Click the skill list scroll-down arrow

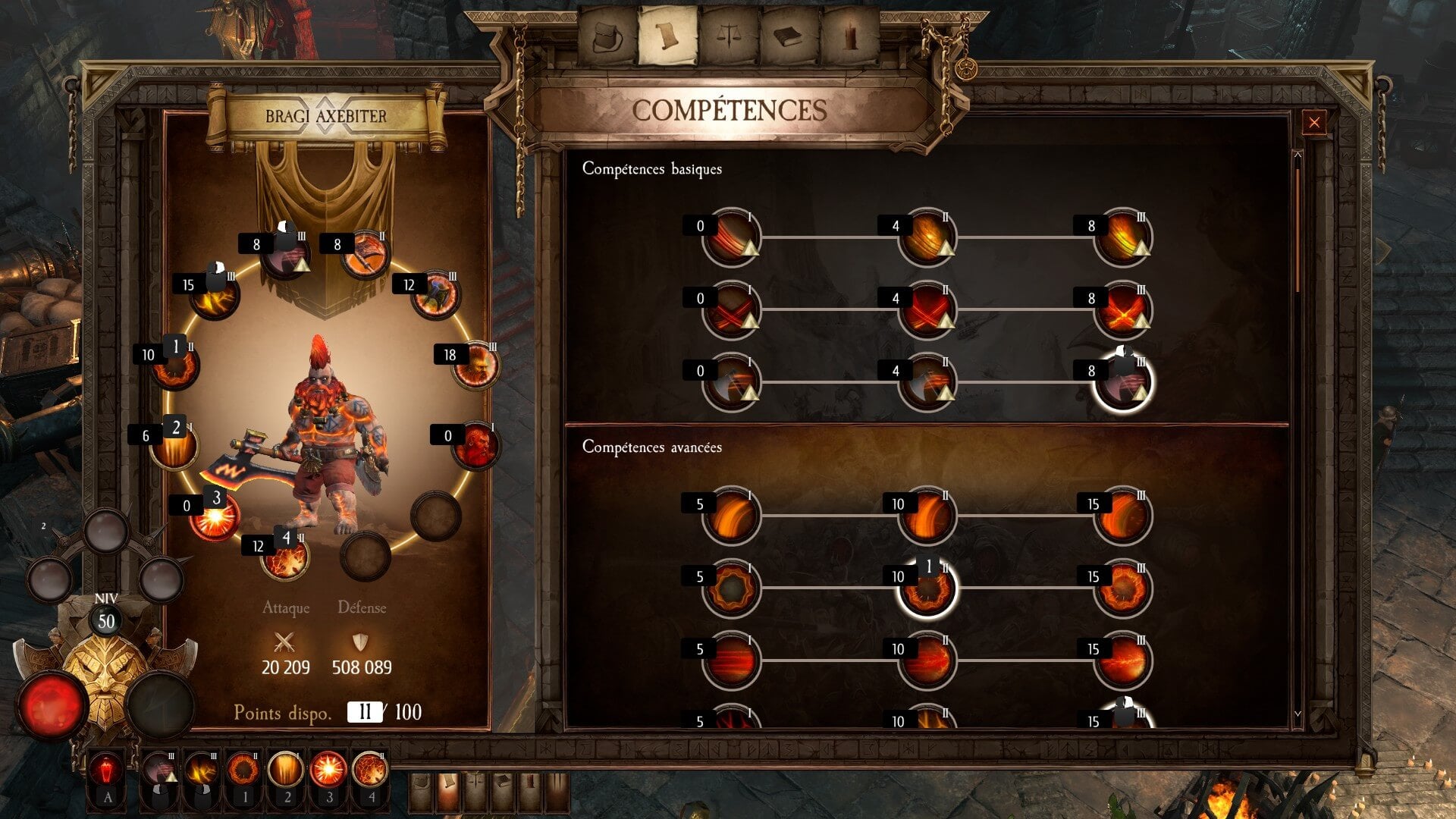click(x=1298, y=714)
